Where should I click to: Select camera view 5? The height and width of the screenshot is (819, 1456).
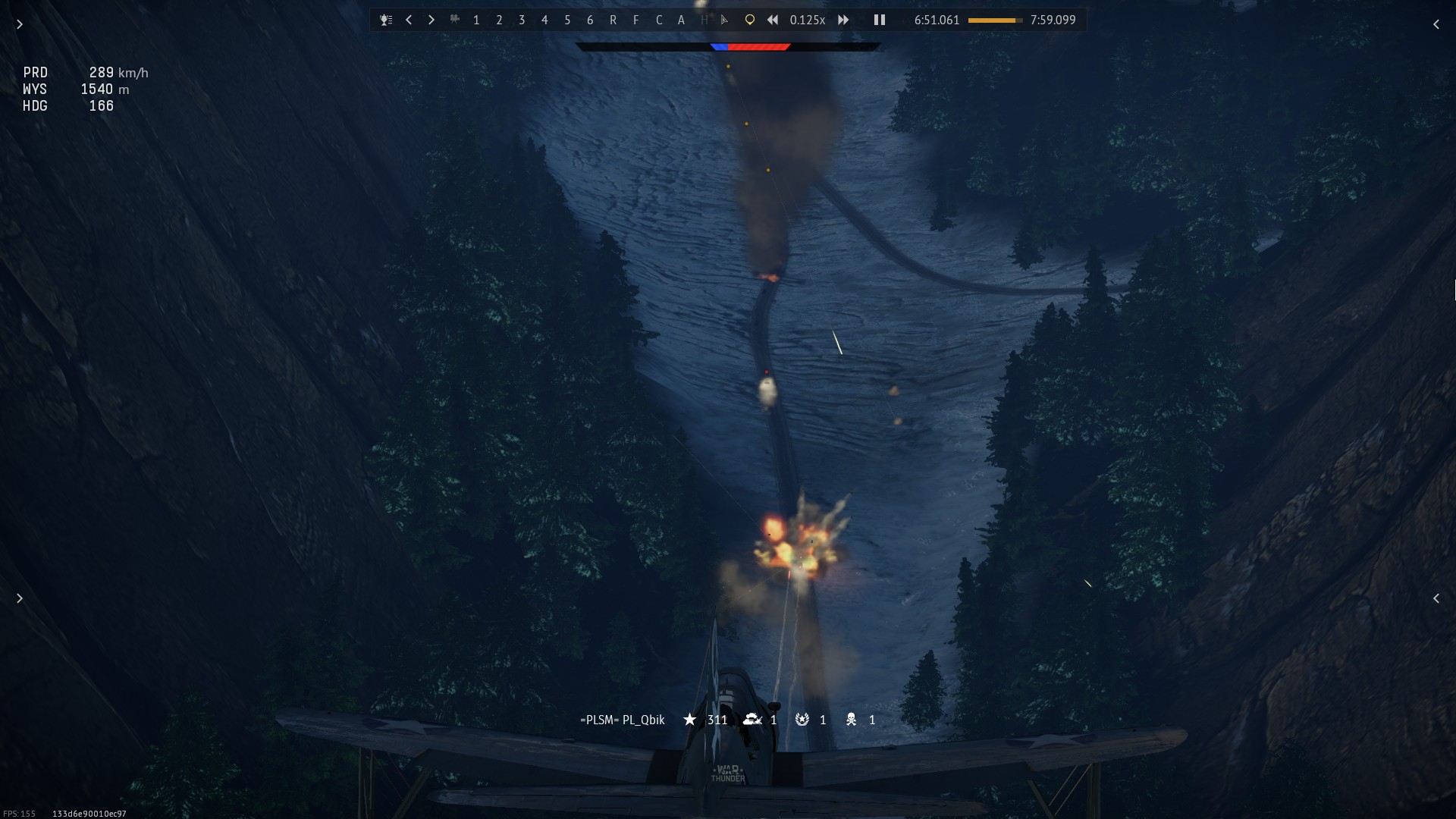click(x=567, y=20)
